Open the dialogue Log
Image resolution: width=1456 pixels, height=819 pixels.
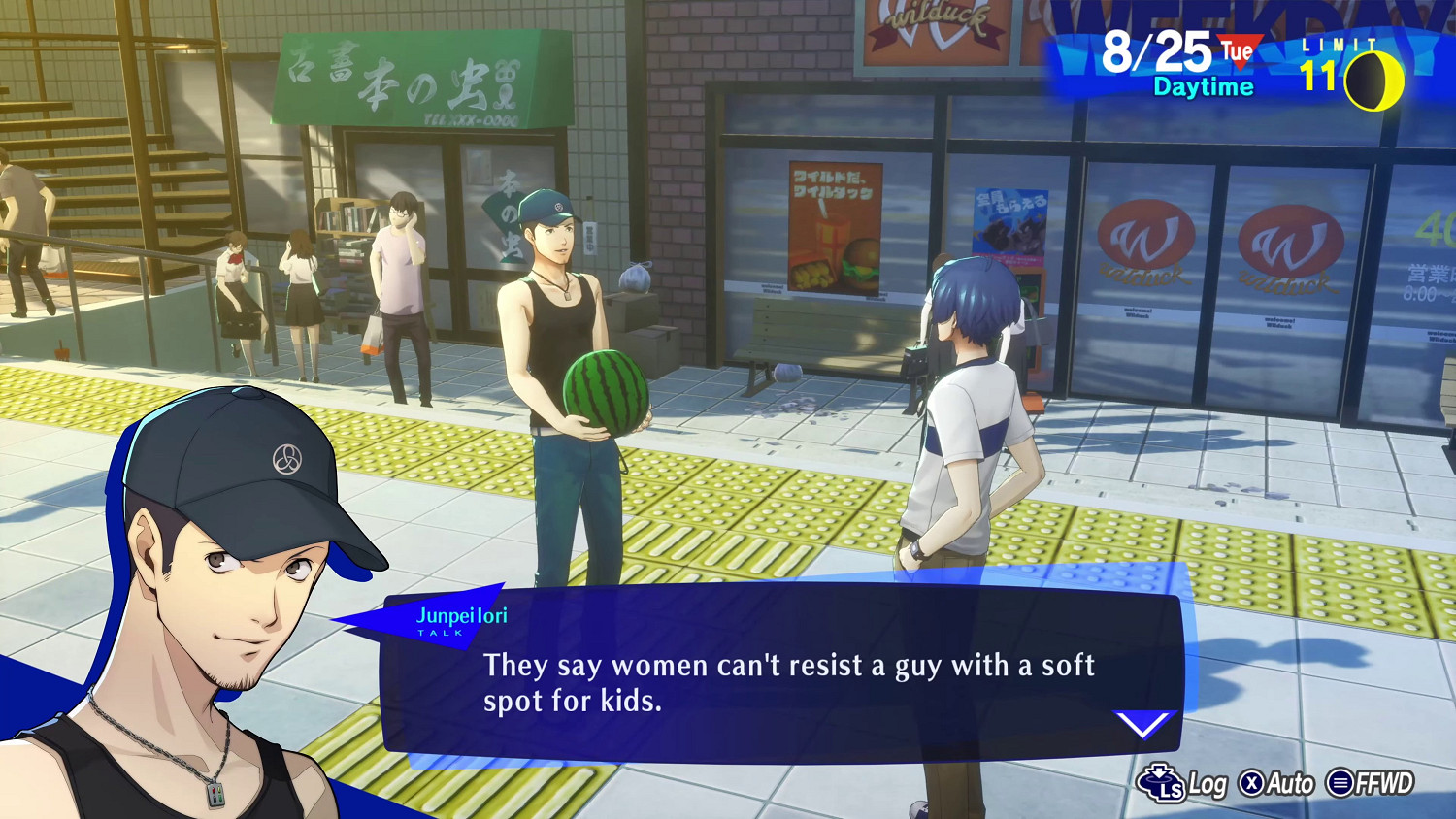(x=1183, y=783)
